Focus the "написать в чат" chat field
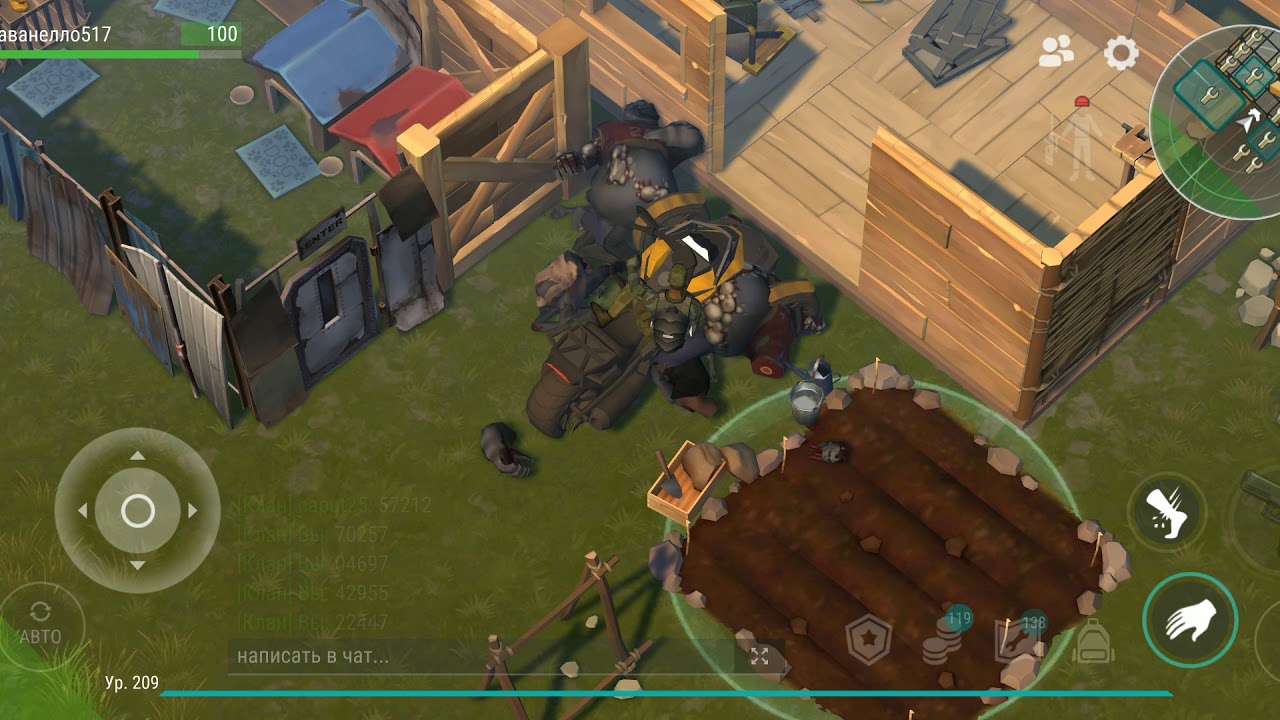The height and width of the screenshot is (720, 1280). [480, 657]
